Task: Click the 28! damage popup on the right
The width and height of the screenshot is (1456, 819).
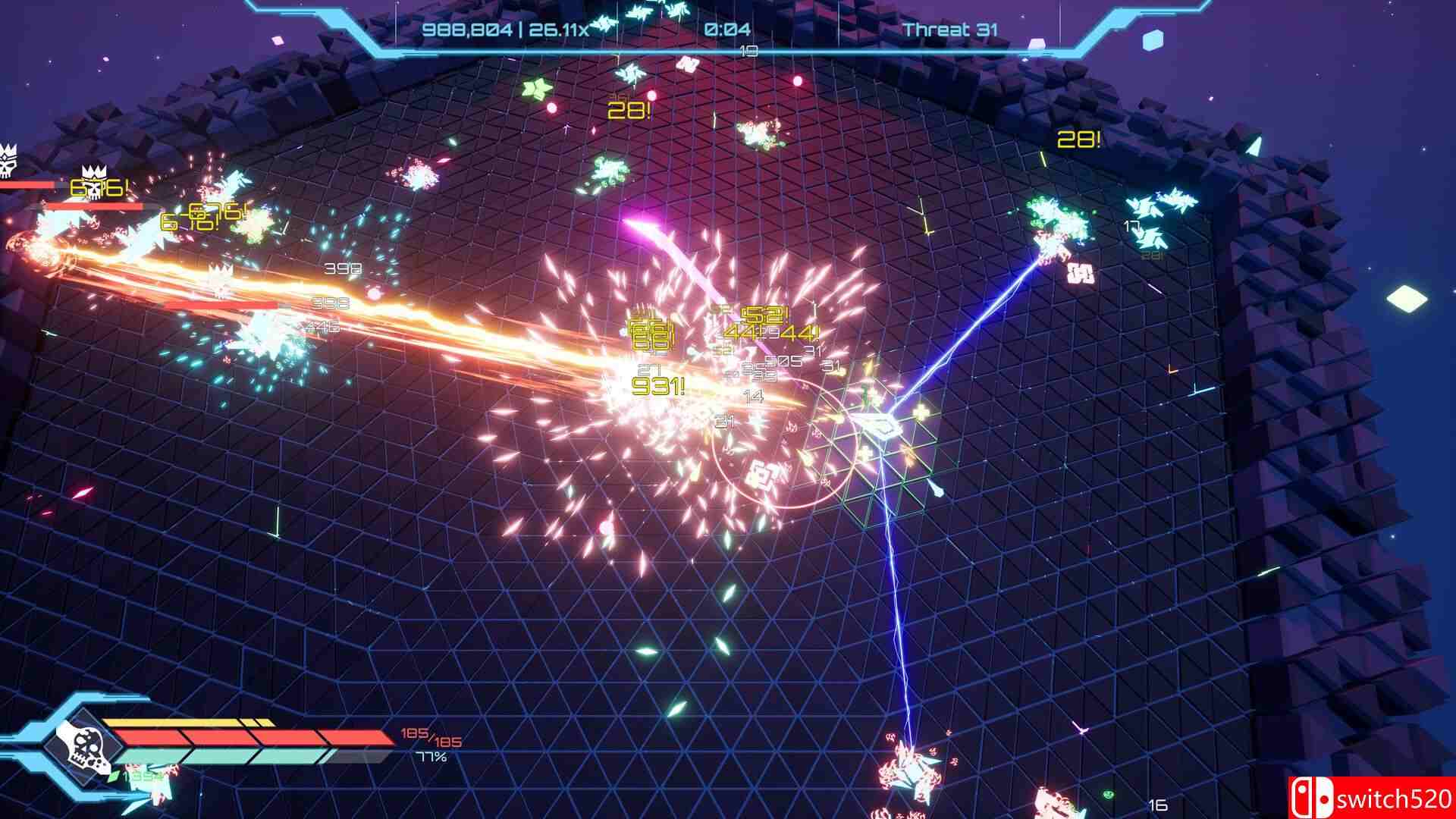Action: (x=1078, y=140)
